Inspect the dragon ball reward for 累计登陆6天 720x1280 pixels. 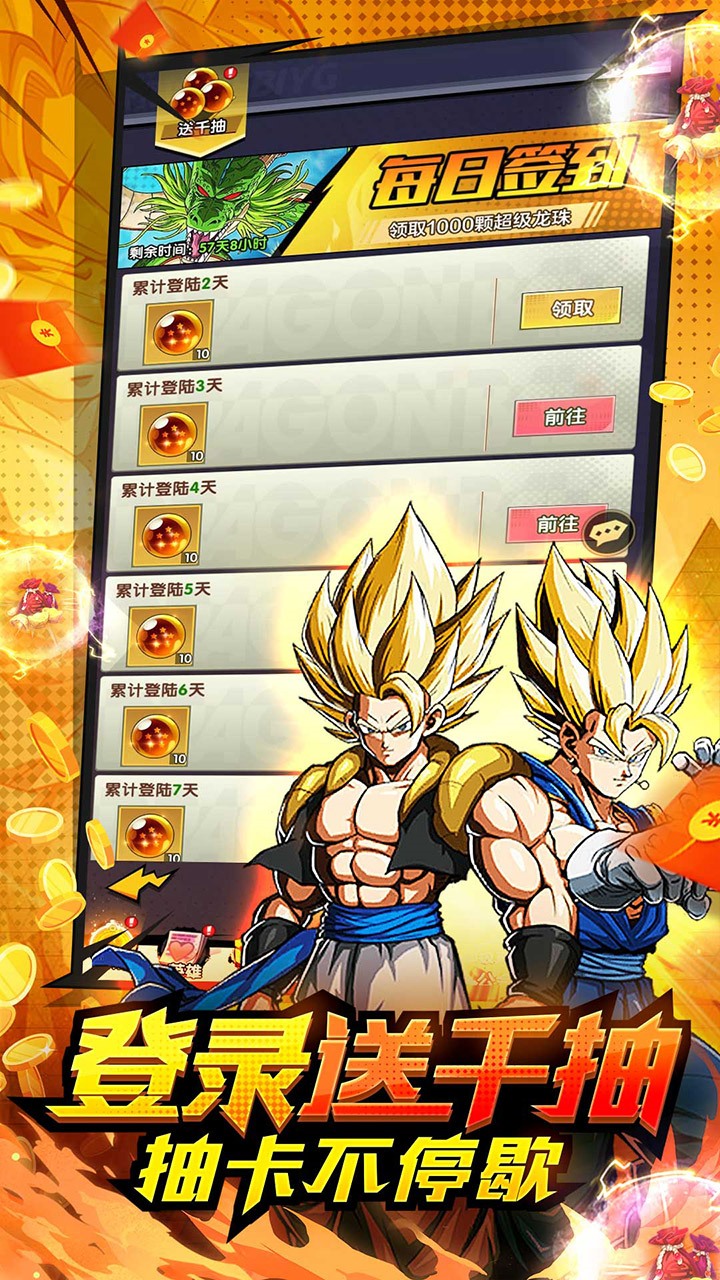[x=155, y=735]
